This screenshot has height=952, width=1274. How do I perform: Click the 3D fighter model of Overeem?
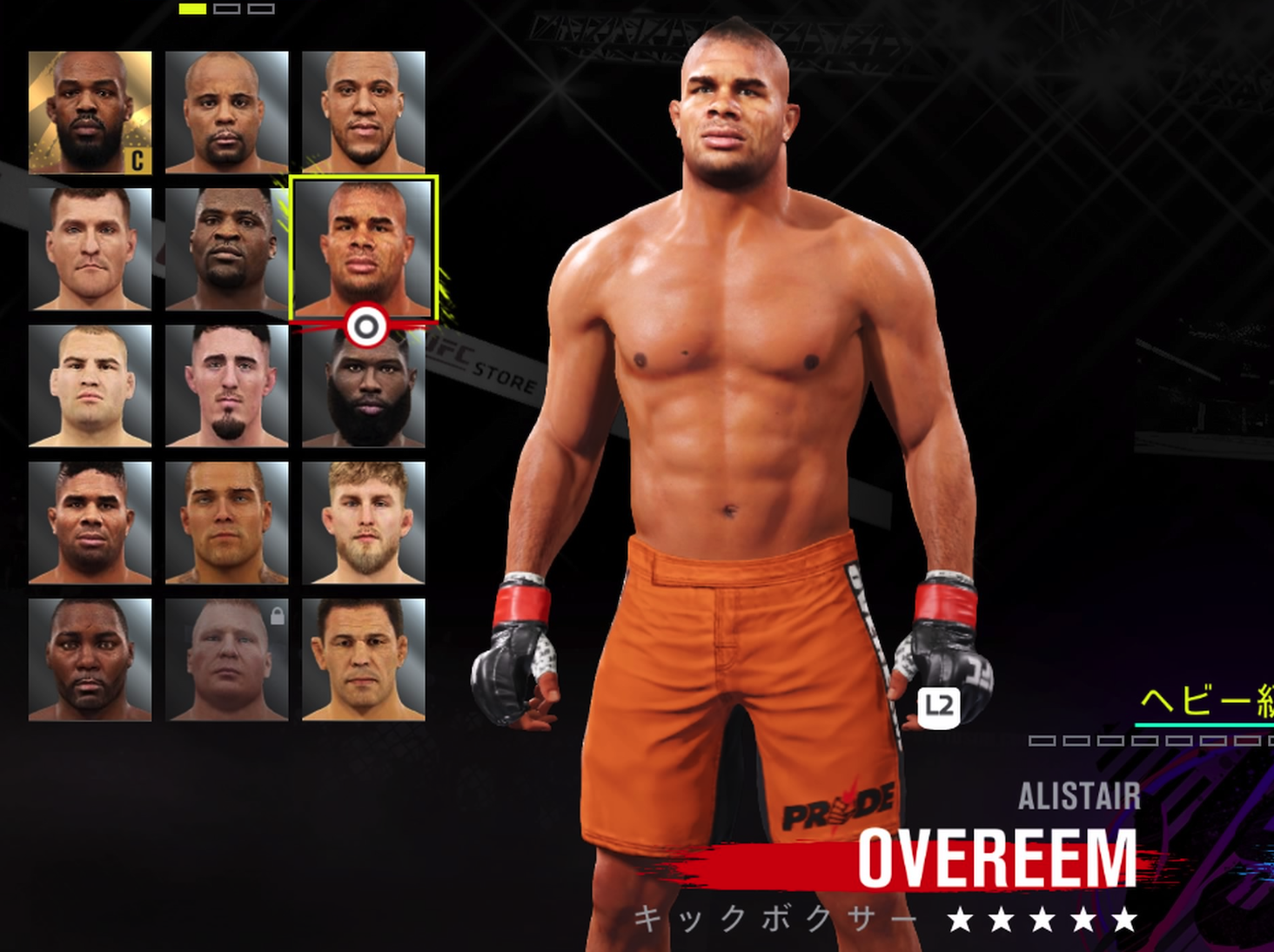[x=740, y=435]
